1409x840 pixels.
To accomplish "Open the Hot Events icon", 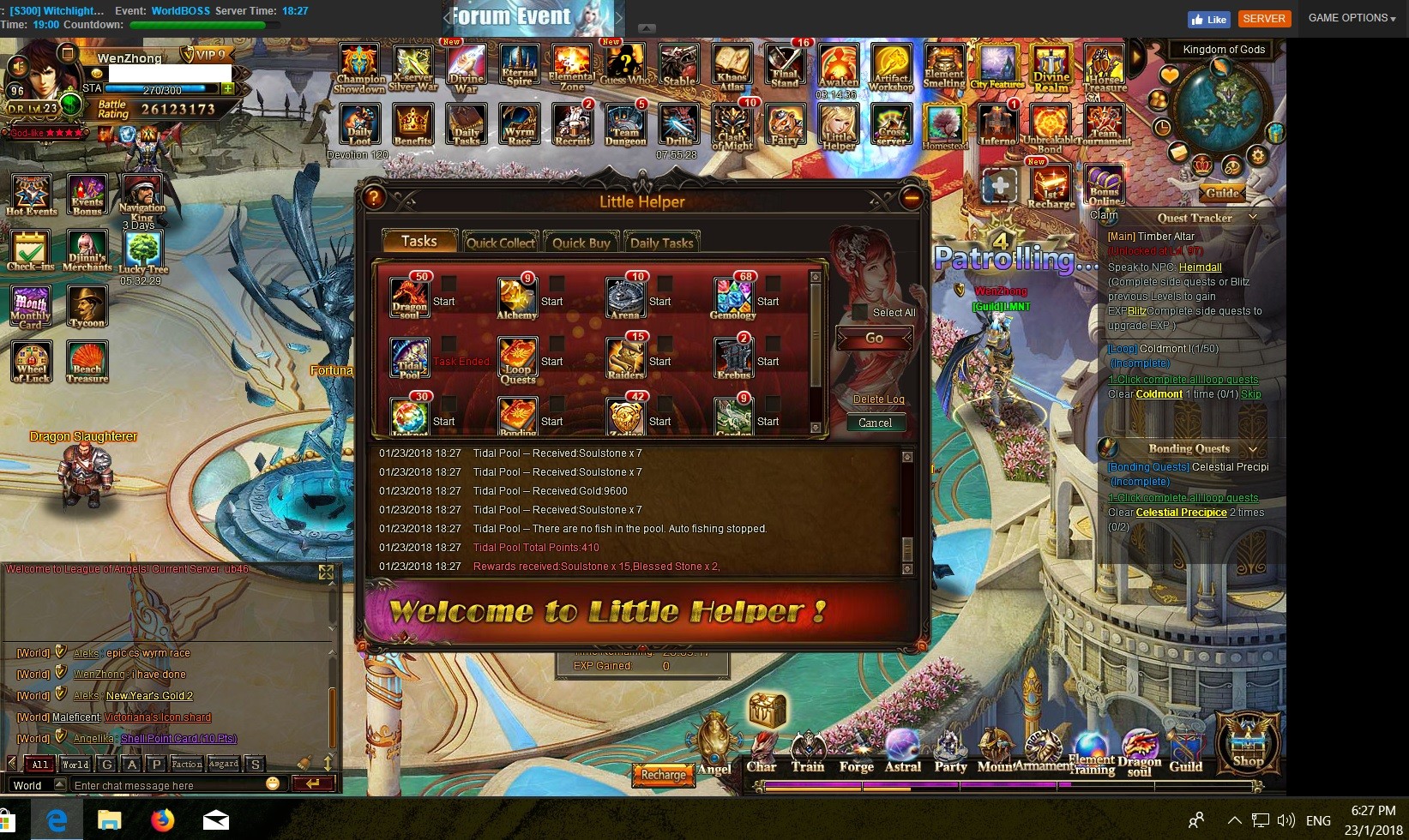I will (32, 194).
